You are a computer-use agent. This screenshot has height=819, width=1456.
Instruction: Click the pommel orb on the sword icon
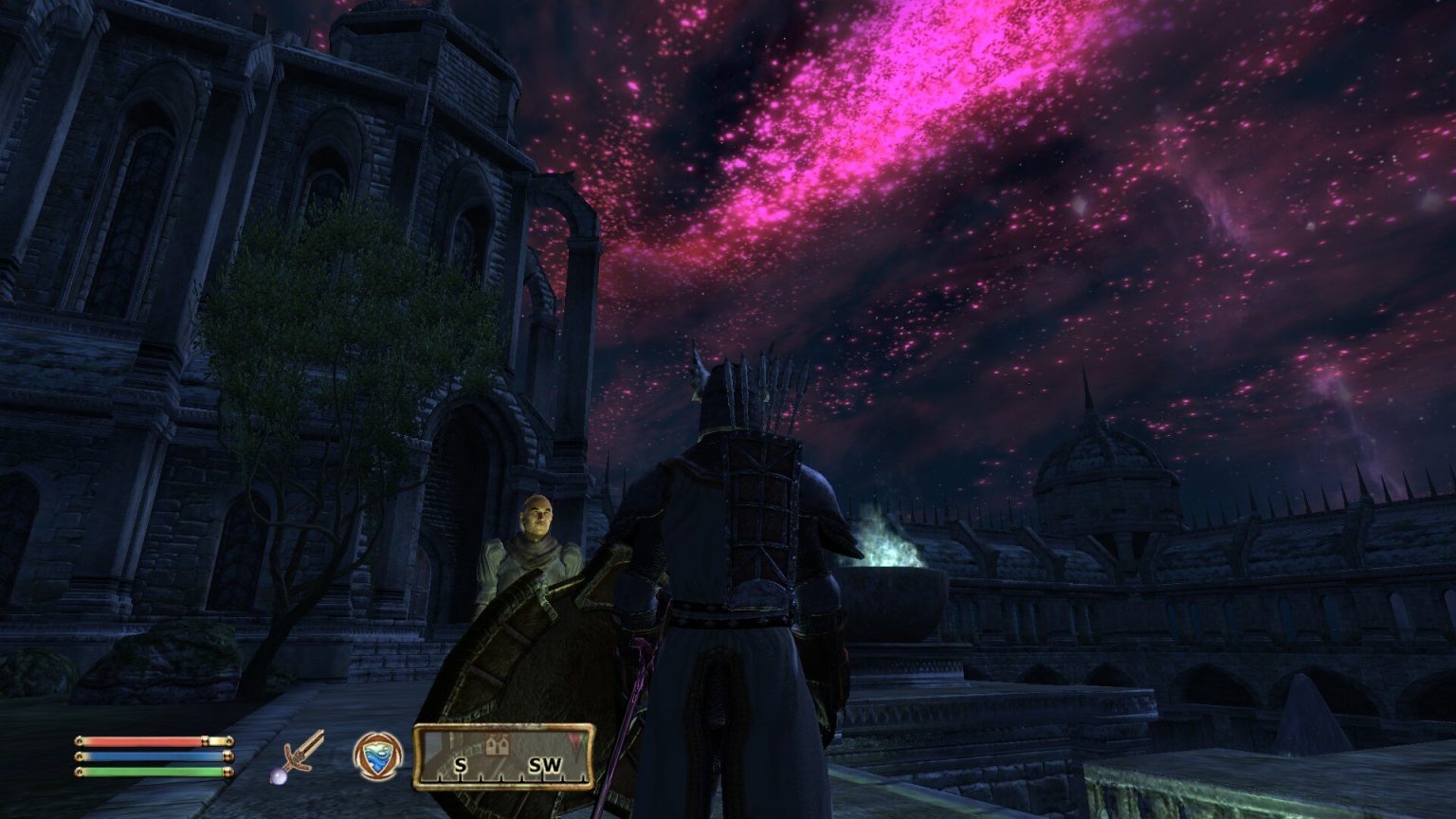click(277, 776)
